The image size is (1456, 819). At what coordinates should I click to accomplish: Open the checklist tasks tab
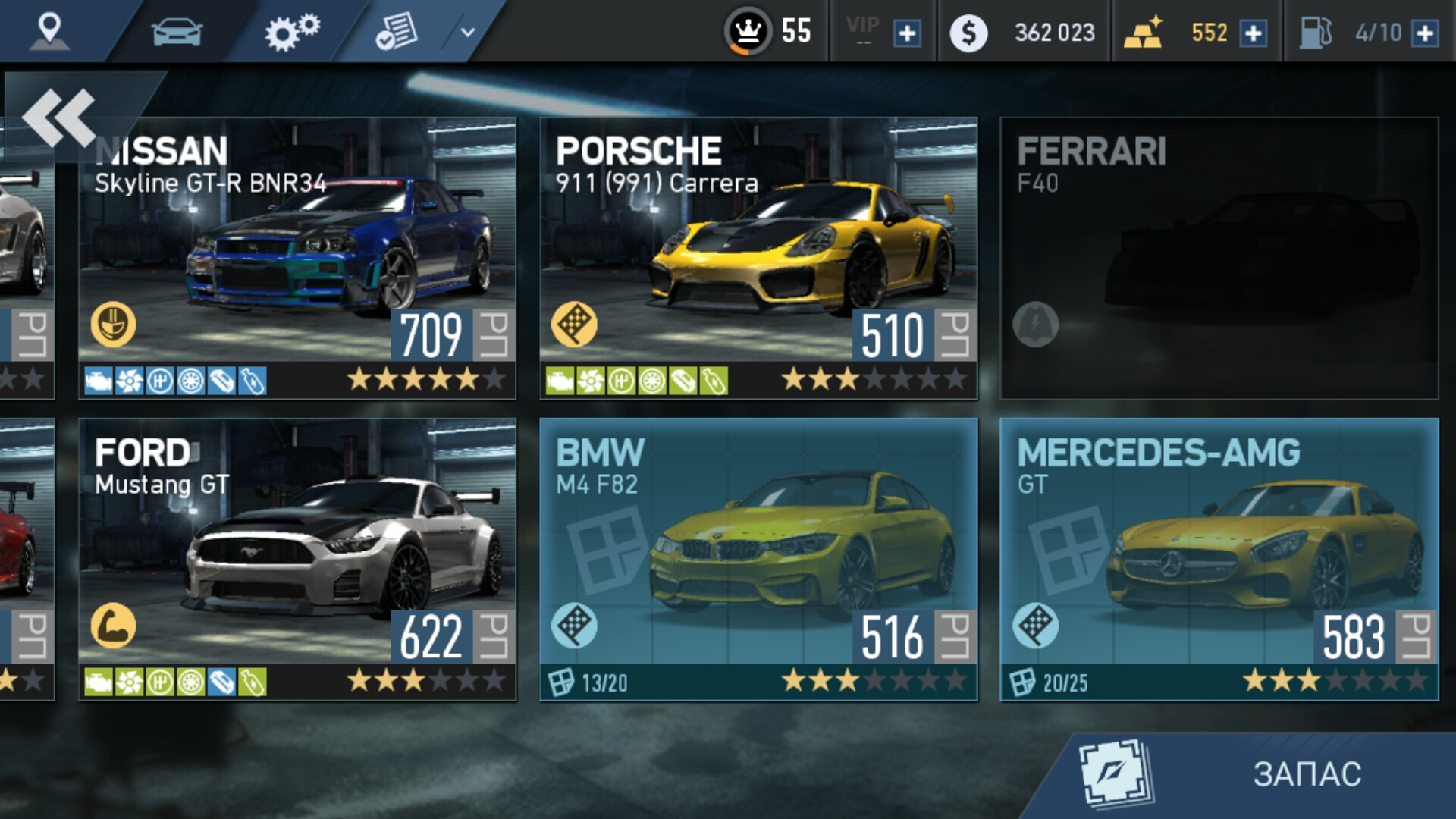(397, 32)
